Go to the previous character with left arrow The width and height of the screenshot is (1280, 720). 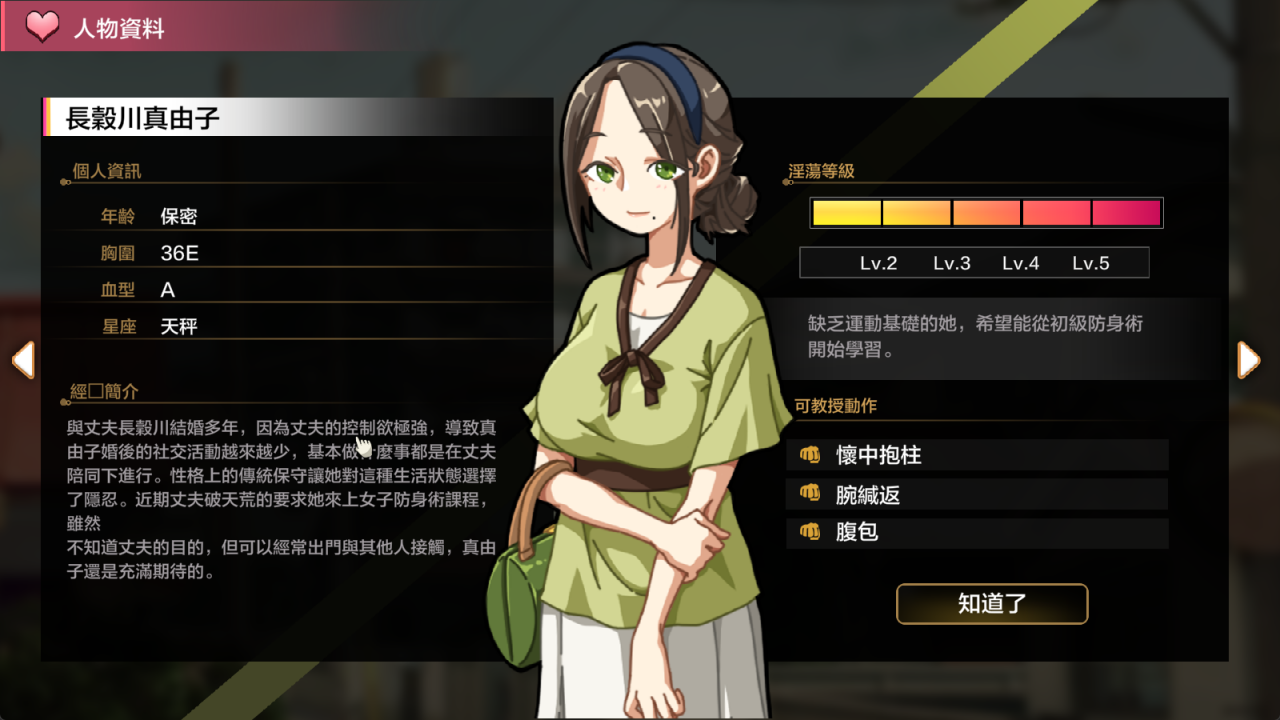click(x=23, y=360)
